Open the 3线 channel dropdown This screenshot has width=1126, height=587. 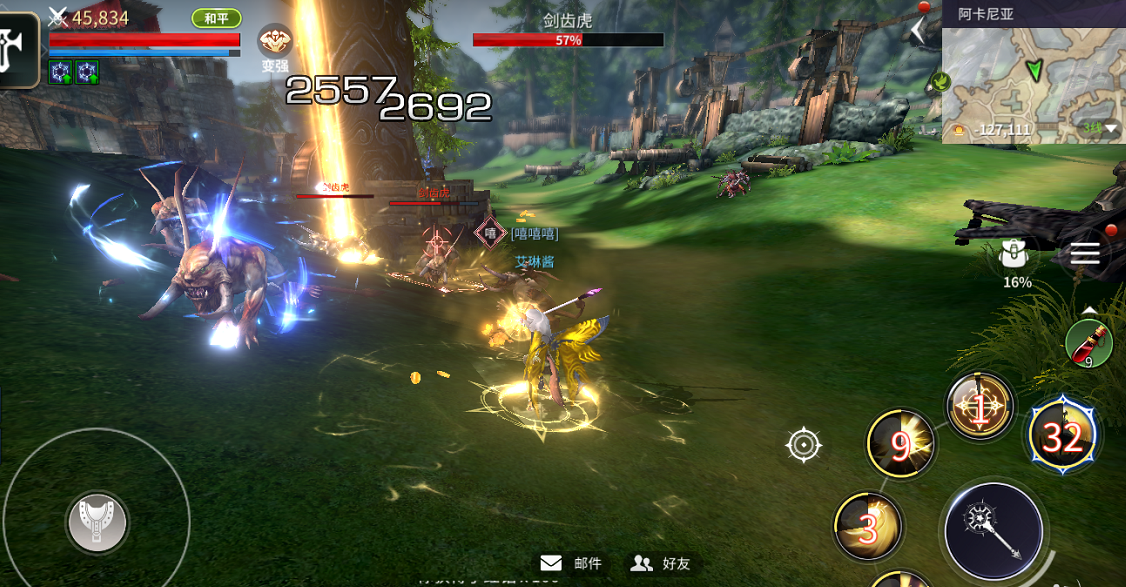coord(1101,128)
